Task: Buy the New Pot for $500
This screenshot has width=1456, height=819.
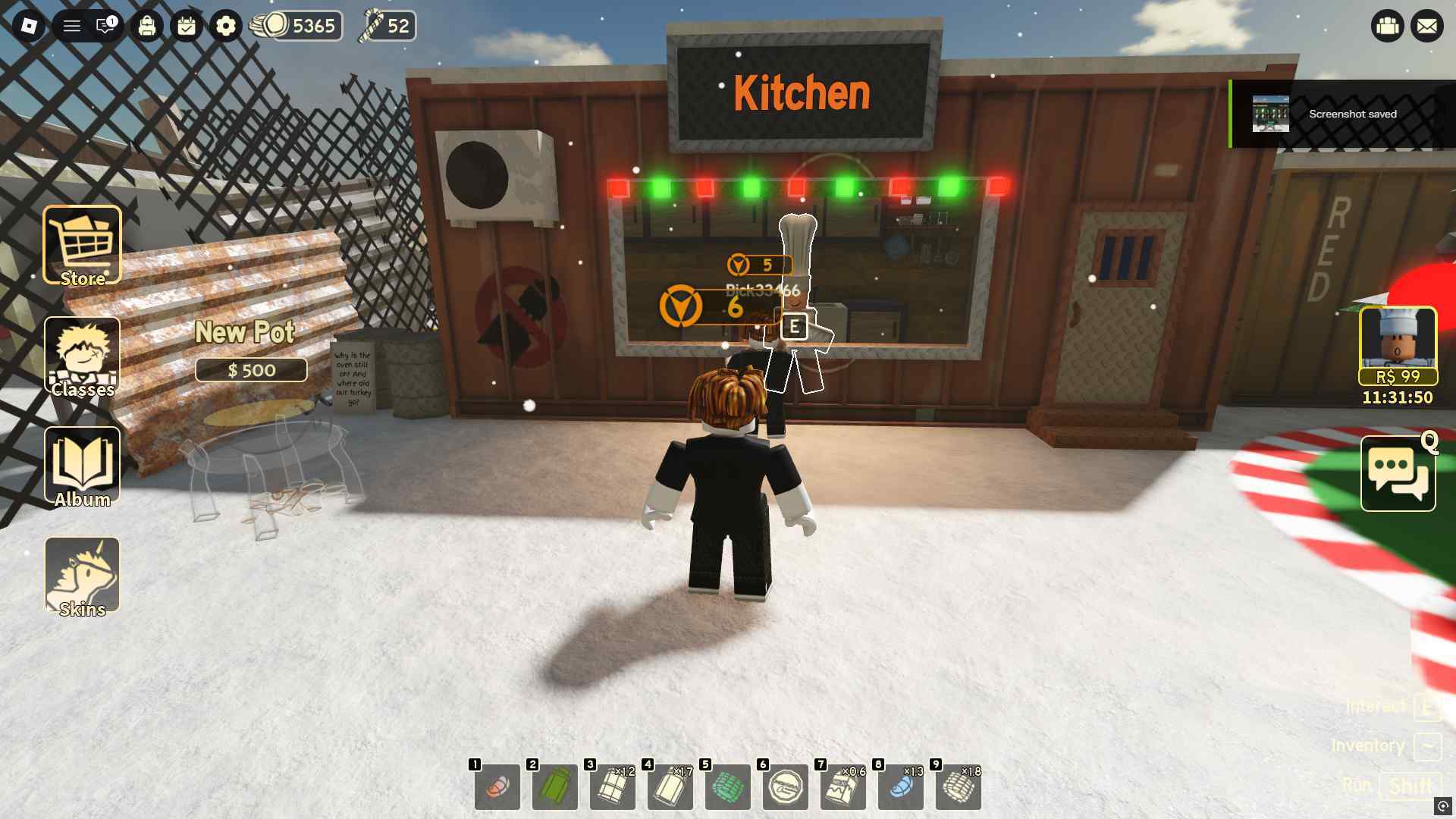Action: point(251,370)
